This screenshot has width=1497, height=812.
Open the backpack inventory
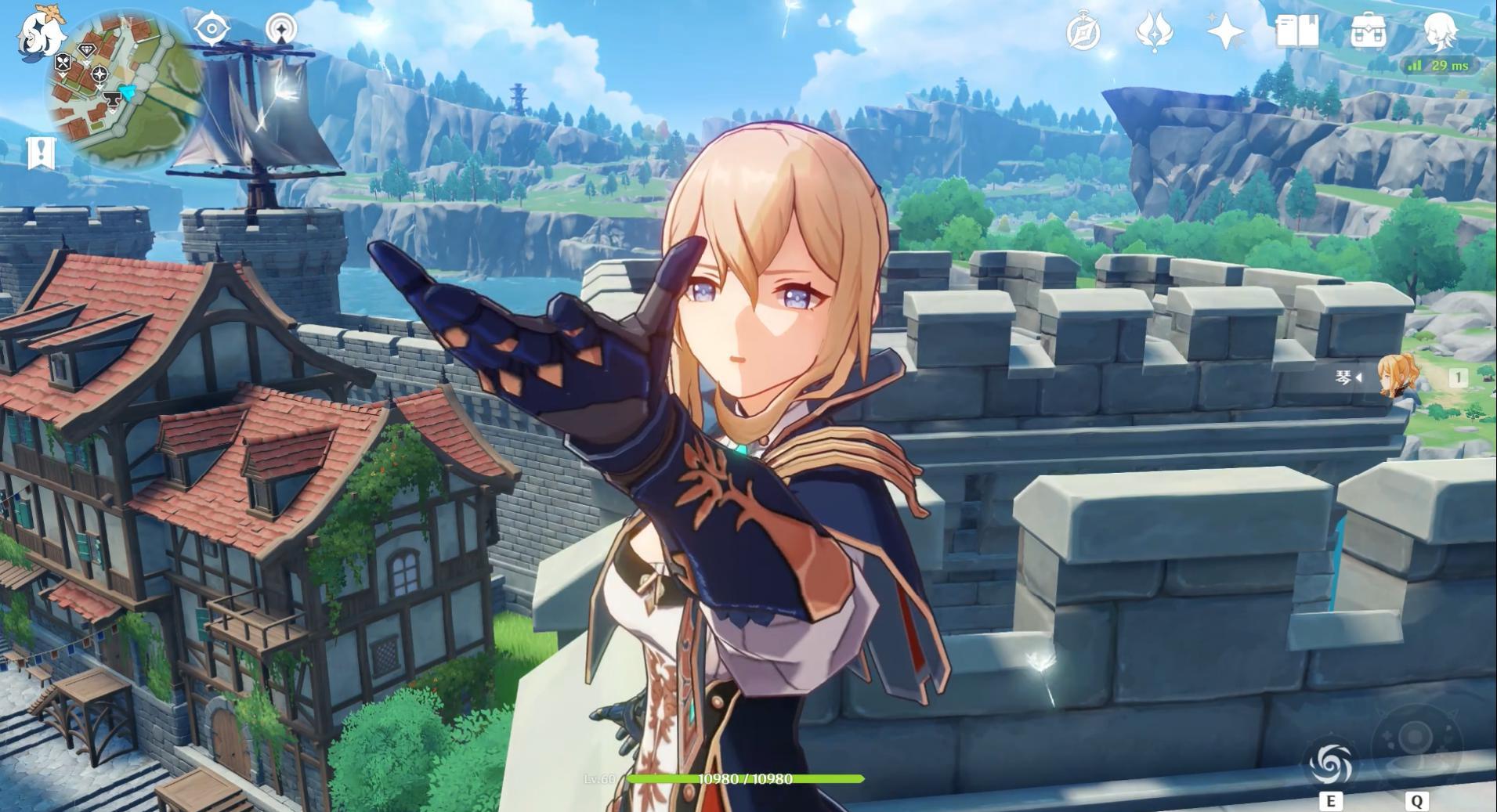click(1368, 33)
